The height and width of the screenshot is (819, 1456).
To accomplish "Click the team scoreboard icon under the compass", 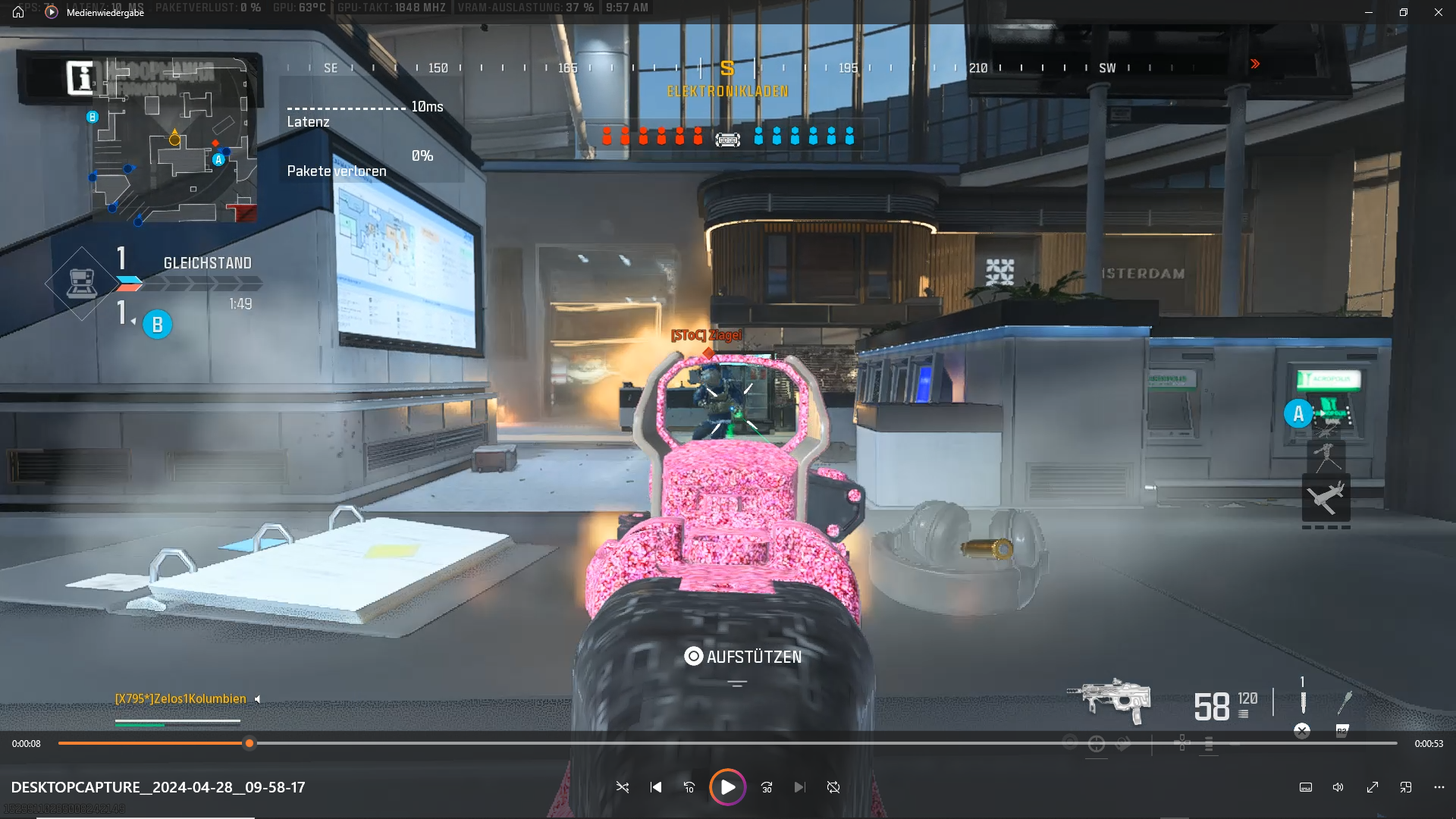I will [x=727, y=140].
